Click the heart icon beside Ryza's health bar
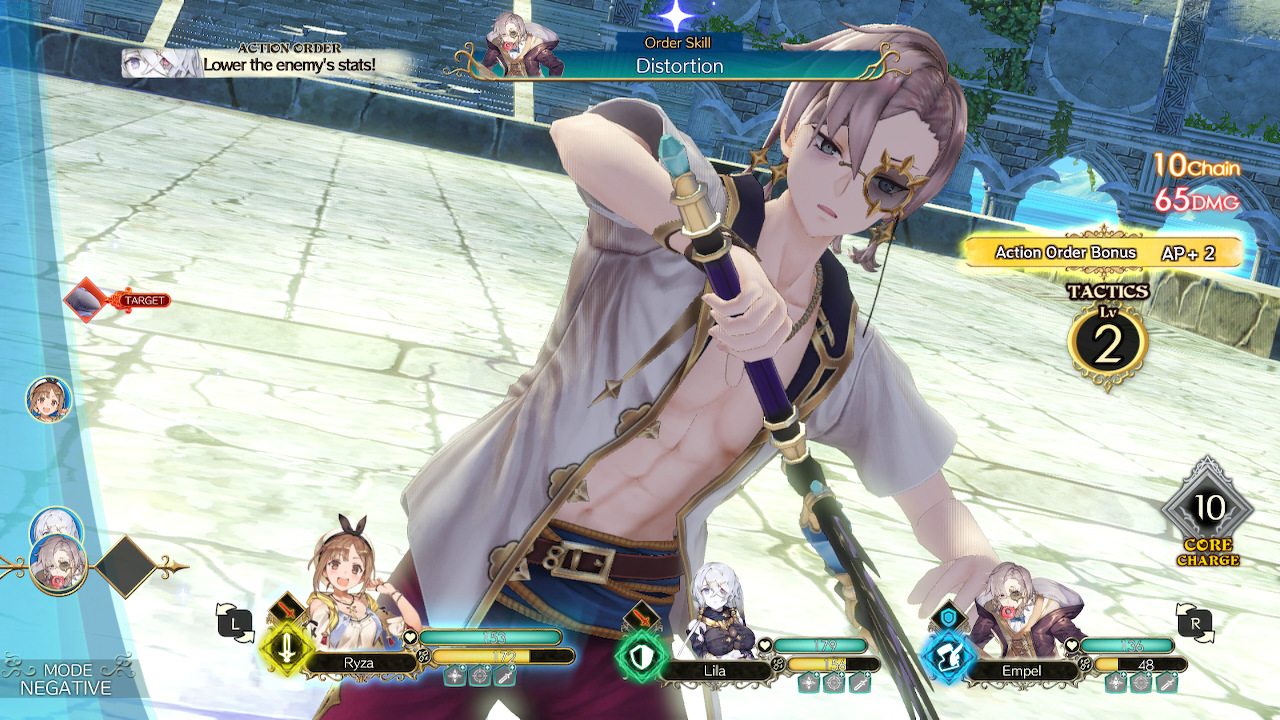Viewport: 1280px width, 720px height. pos(408,637)
